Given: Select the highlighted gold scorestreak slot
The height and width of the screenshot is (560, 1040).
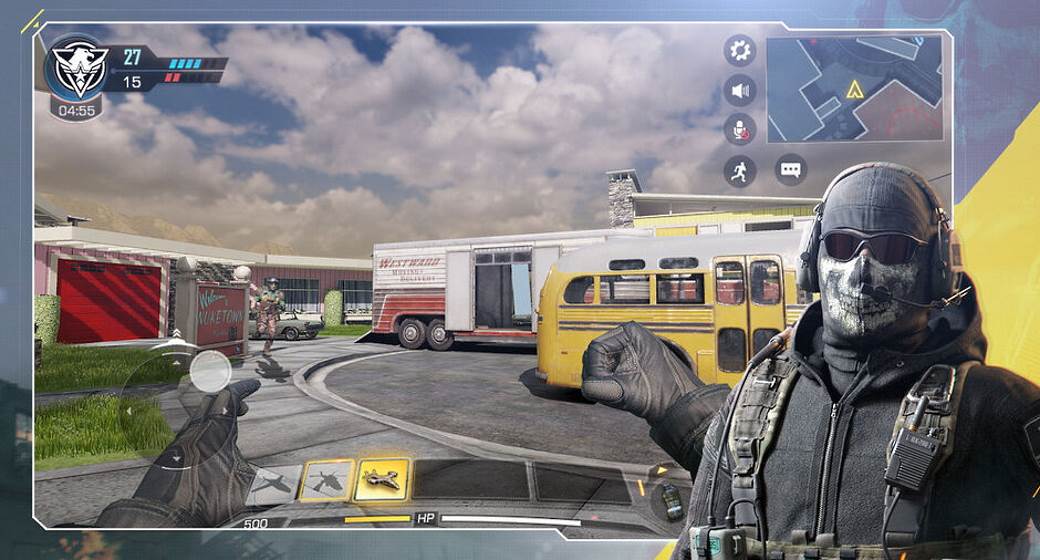Looking at the screenshot, I should [x=381, y=480].
